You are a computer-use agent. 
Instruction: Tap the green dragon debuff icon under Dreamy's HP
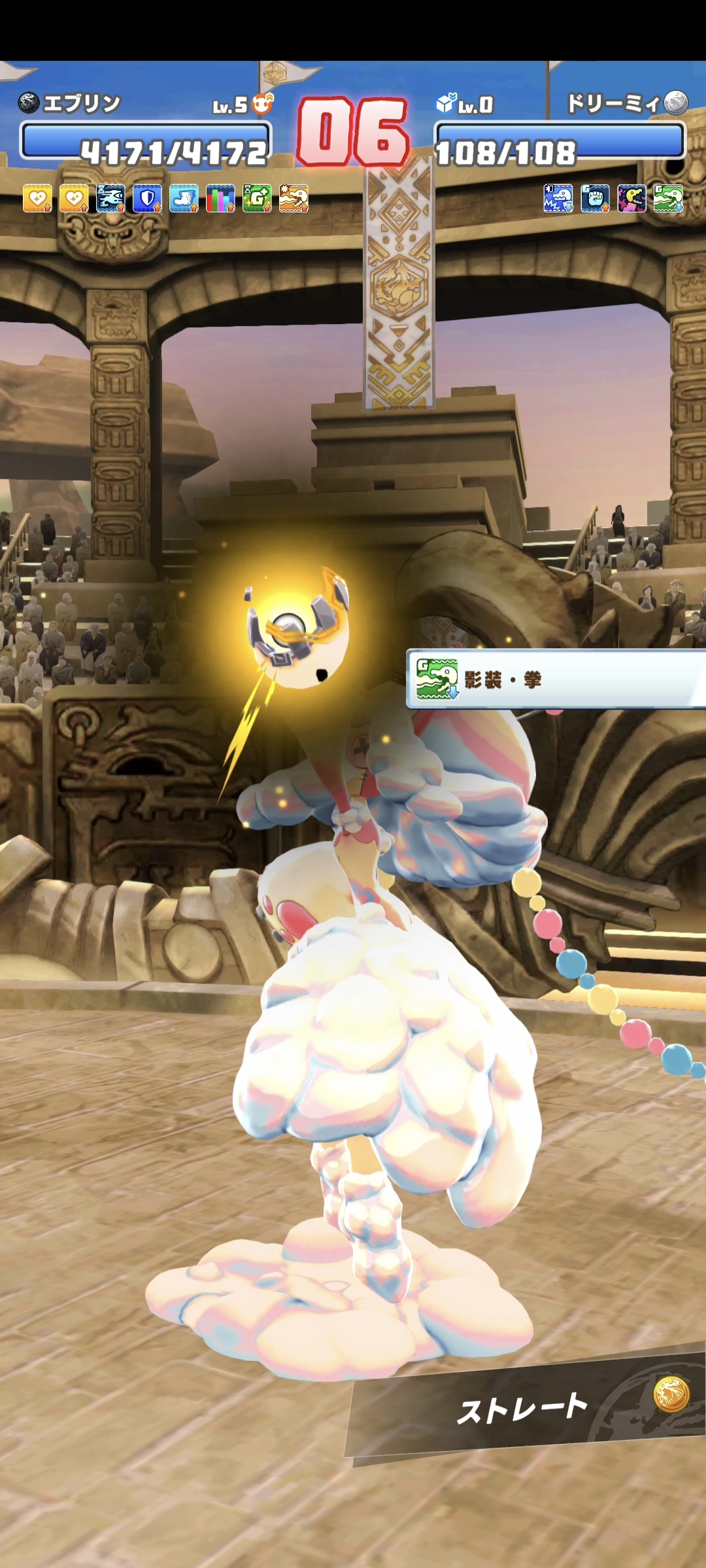(668, 199)
